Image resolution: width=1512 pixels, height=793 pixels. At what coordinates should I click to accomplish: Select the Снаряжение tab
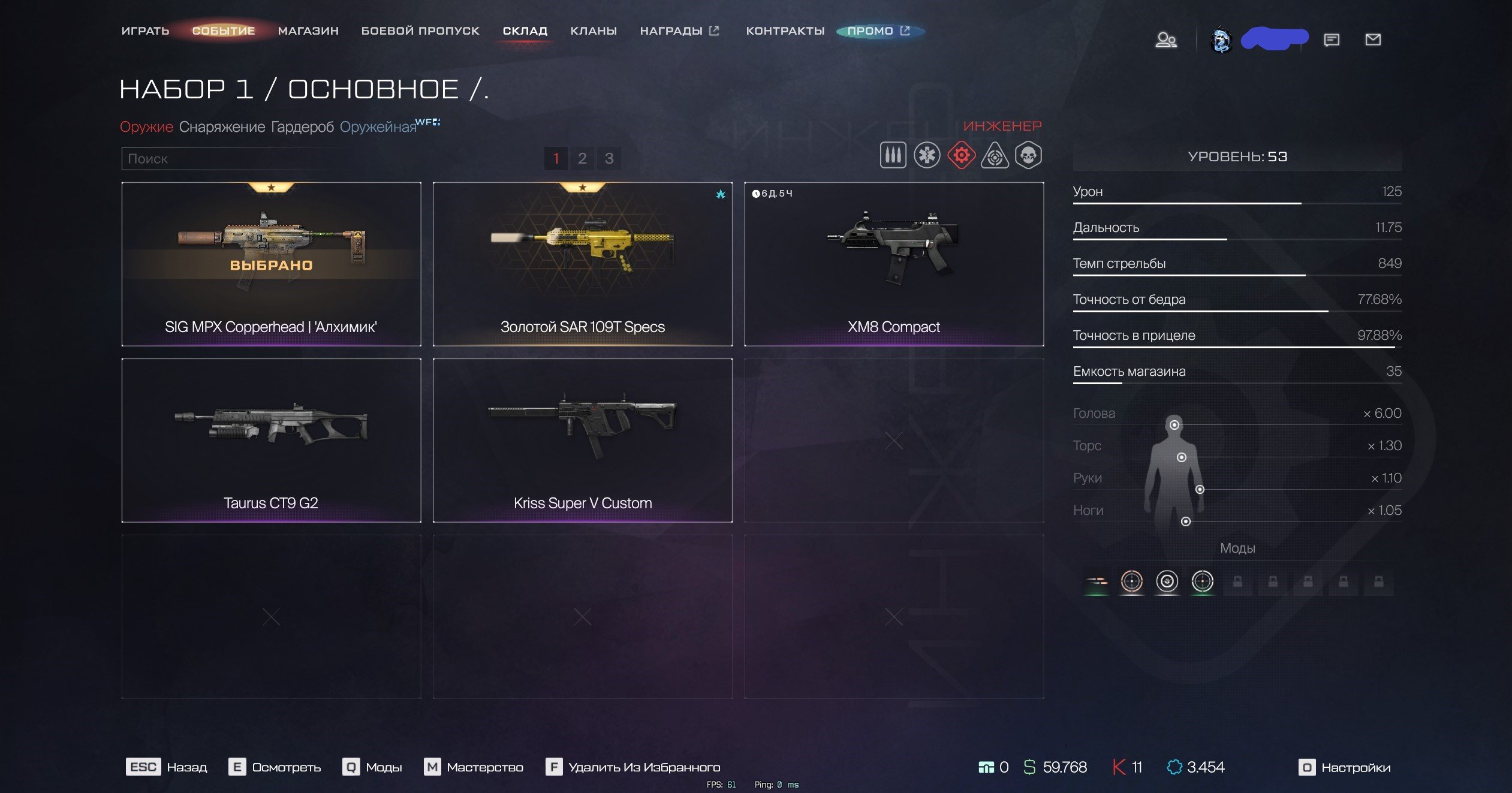coord(222,127)
